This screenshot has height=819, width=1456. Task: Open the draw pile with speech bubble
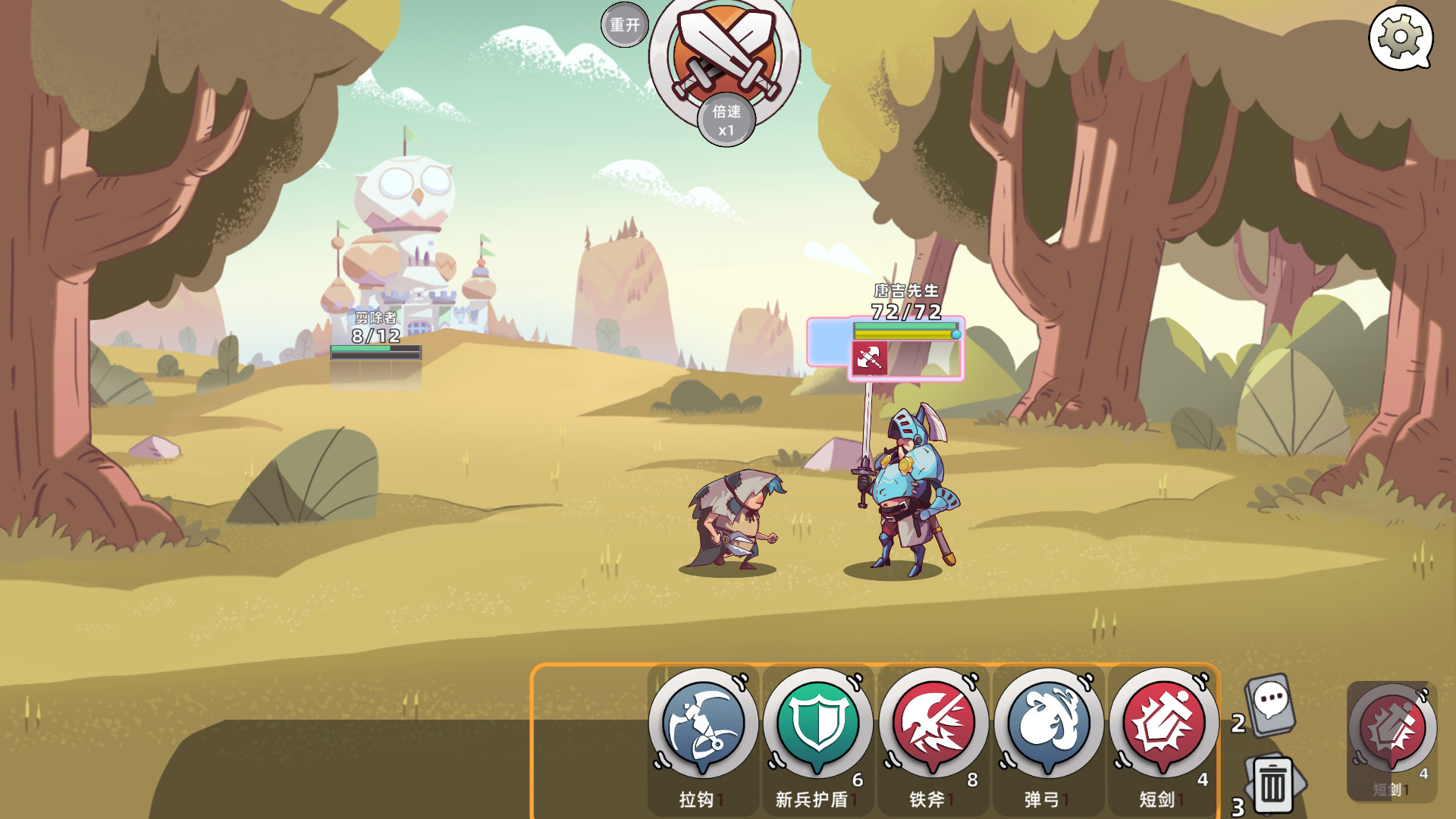(x=1270, y=705)
